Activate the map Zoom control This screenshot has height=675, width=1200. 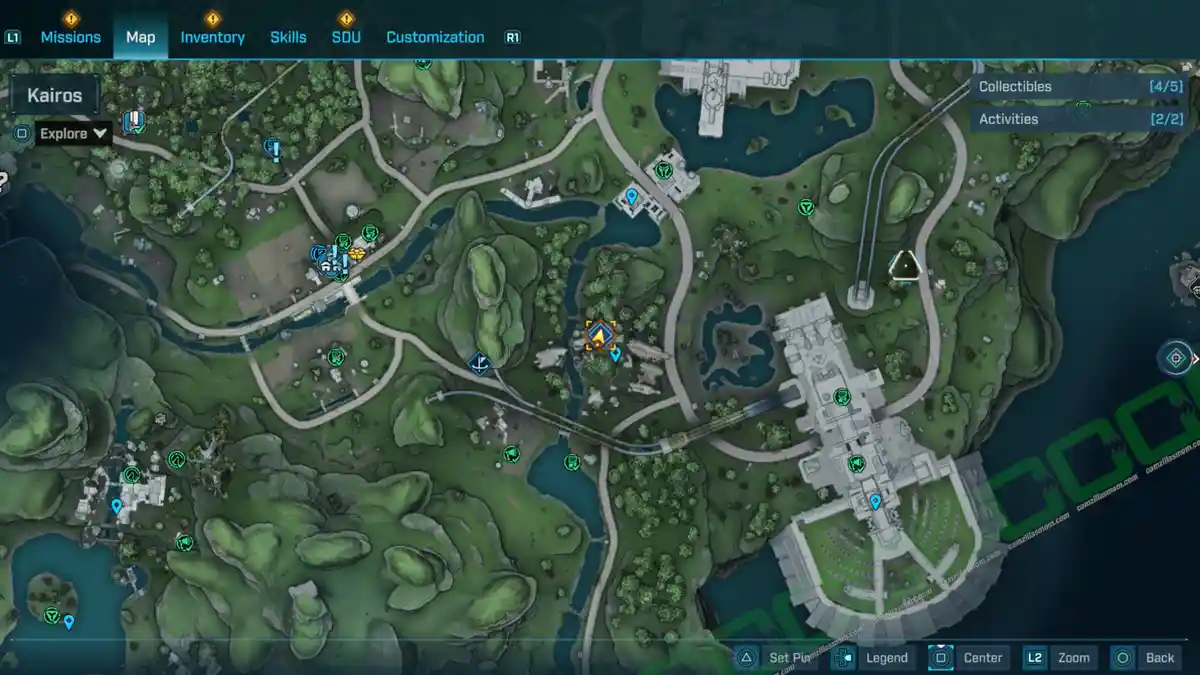tap(1060, 657)
